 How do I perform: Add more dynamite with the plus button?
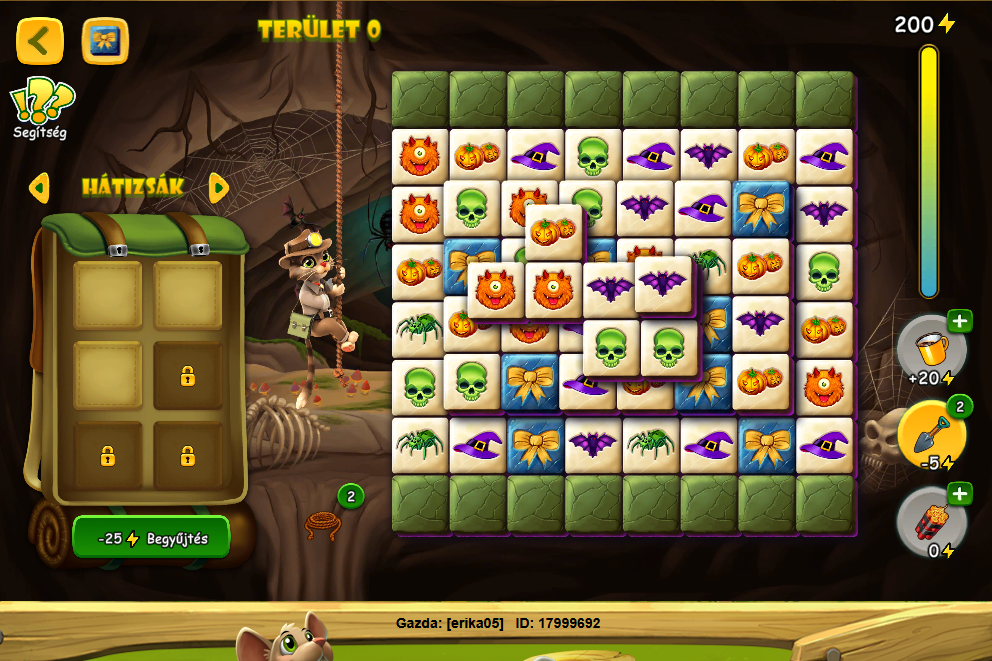pos(960,493)
